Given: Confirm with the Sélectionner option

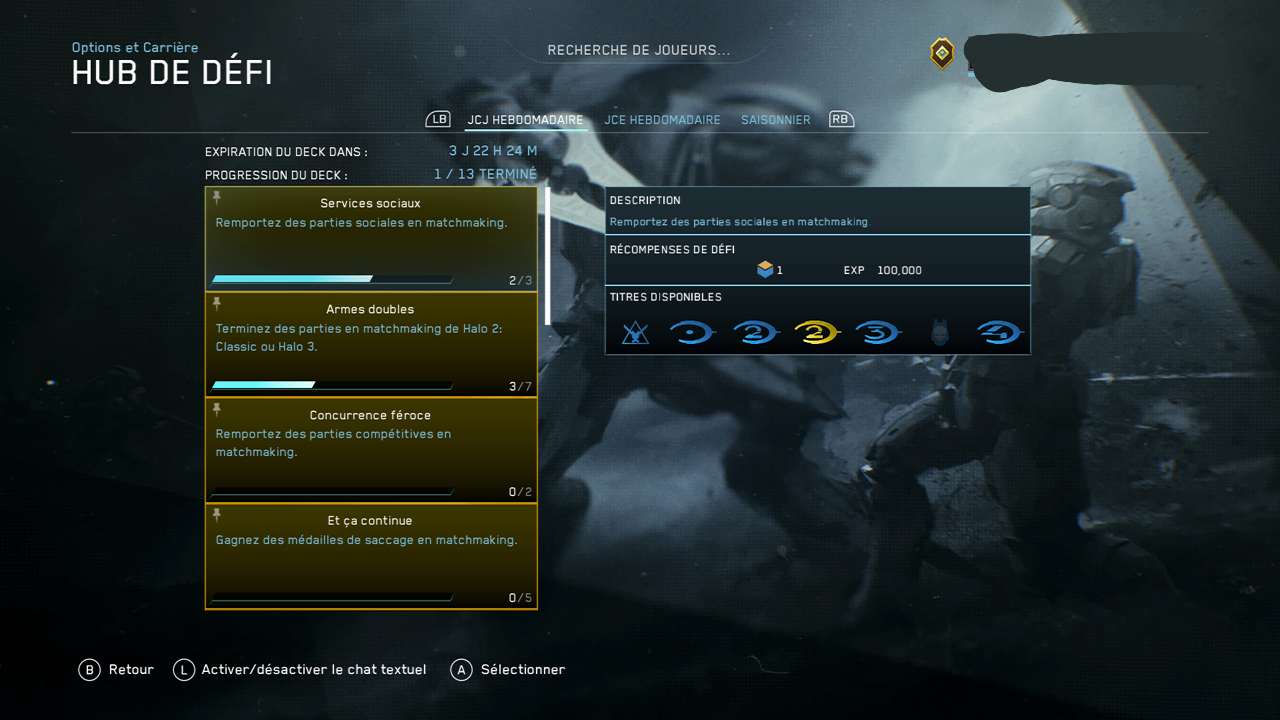Looking at the screenshot, I should [x=508, y=670].
